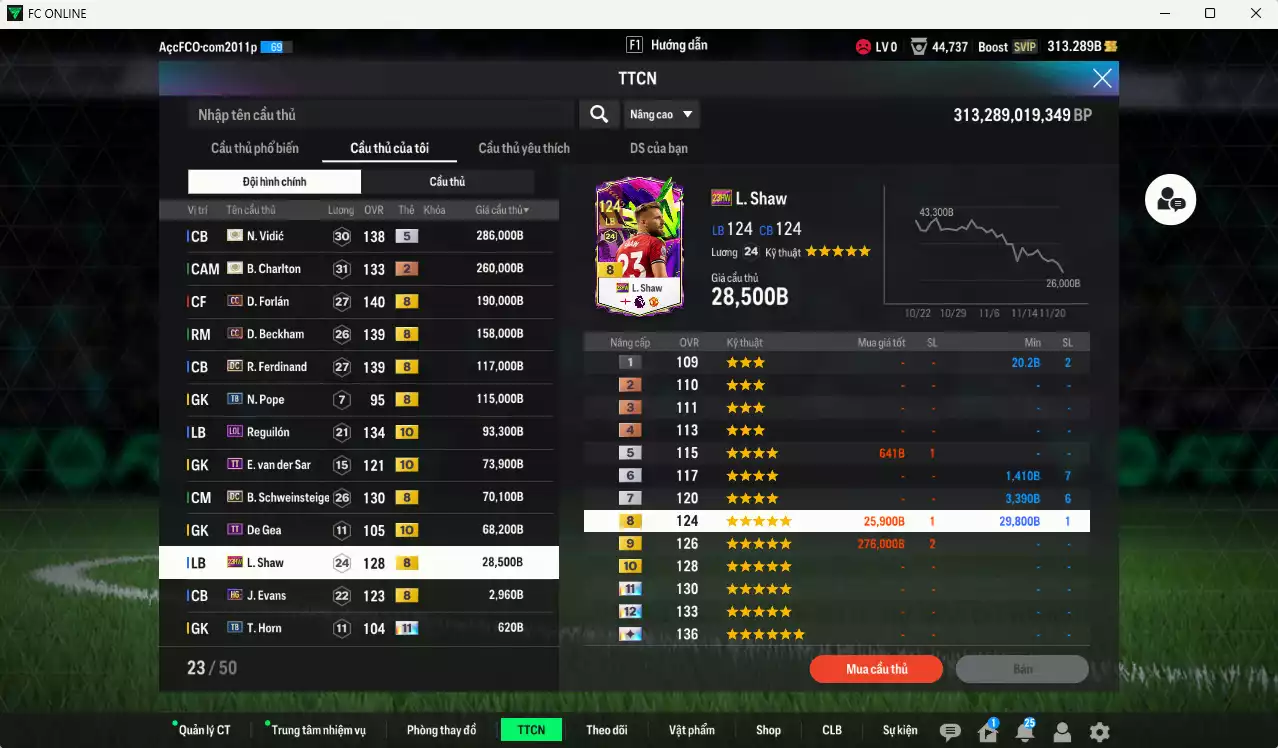Close the TTCN window
This screenshot has height=748, width=1278.
pos(1102,78)
